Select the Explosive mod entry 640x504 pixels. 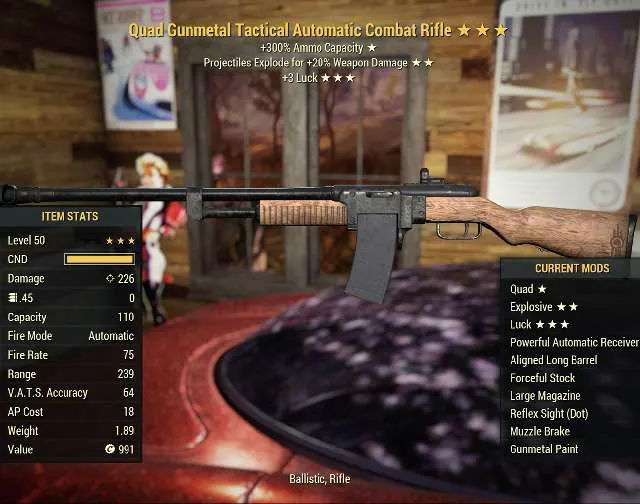544,307
